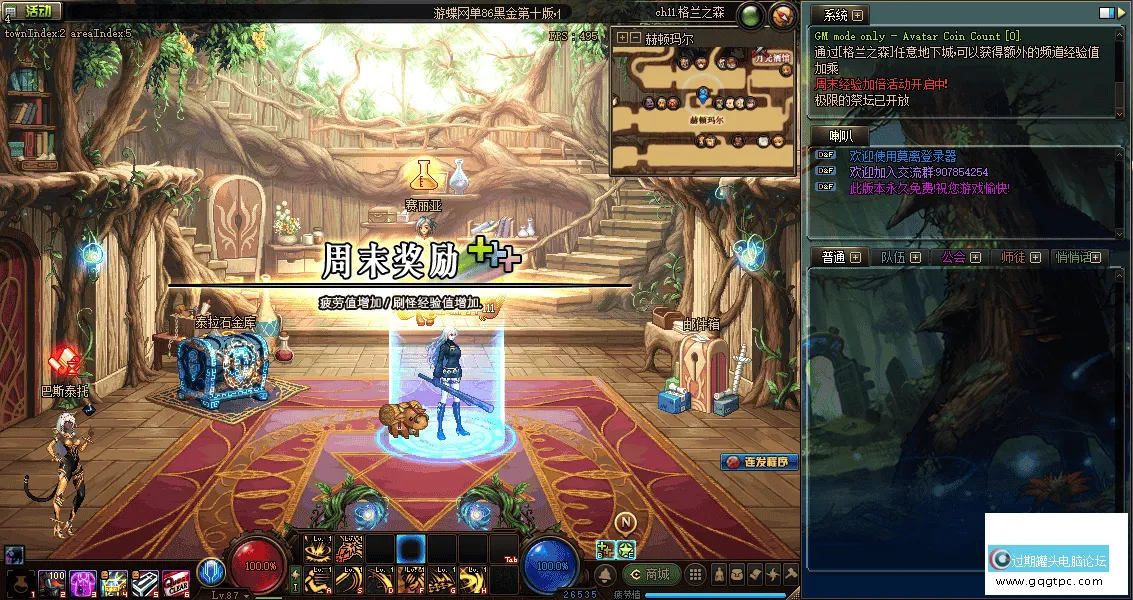Click the round N badge icon
The height and width of the screenshot is (600, 1133).
coord(626,522)
